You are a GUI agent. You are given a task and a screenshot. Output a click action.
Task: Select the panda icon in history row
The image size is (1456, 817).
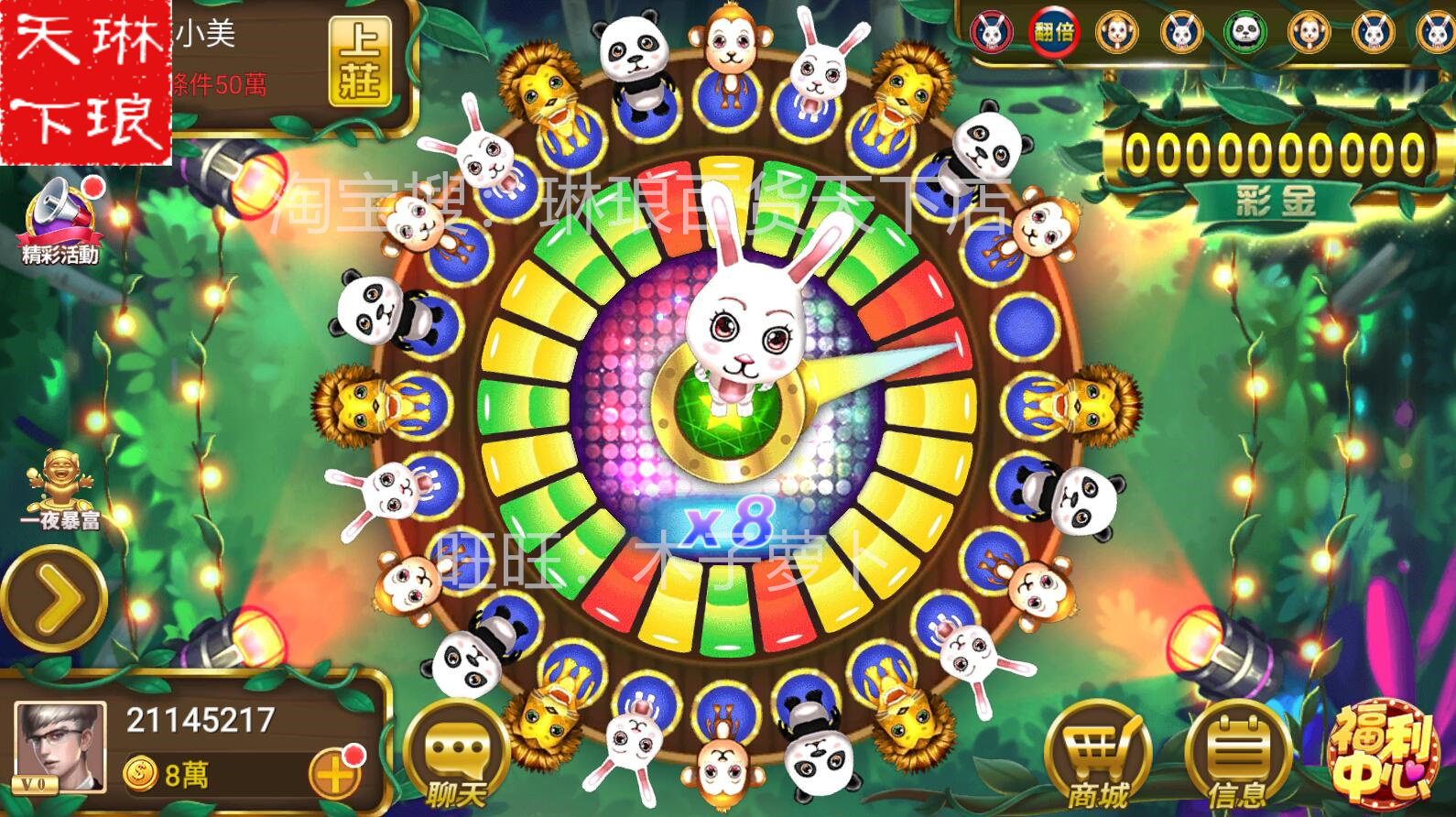coord(1244,33)
